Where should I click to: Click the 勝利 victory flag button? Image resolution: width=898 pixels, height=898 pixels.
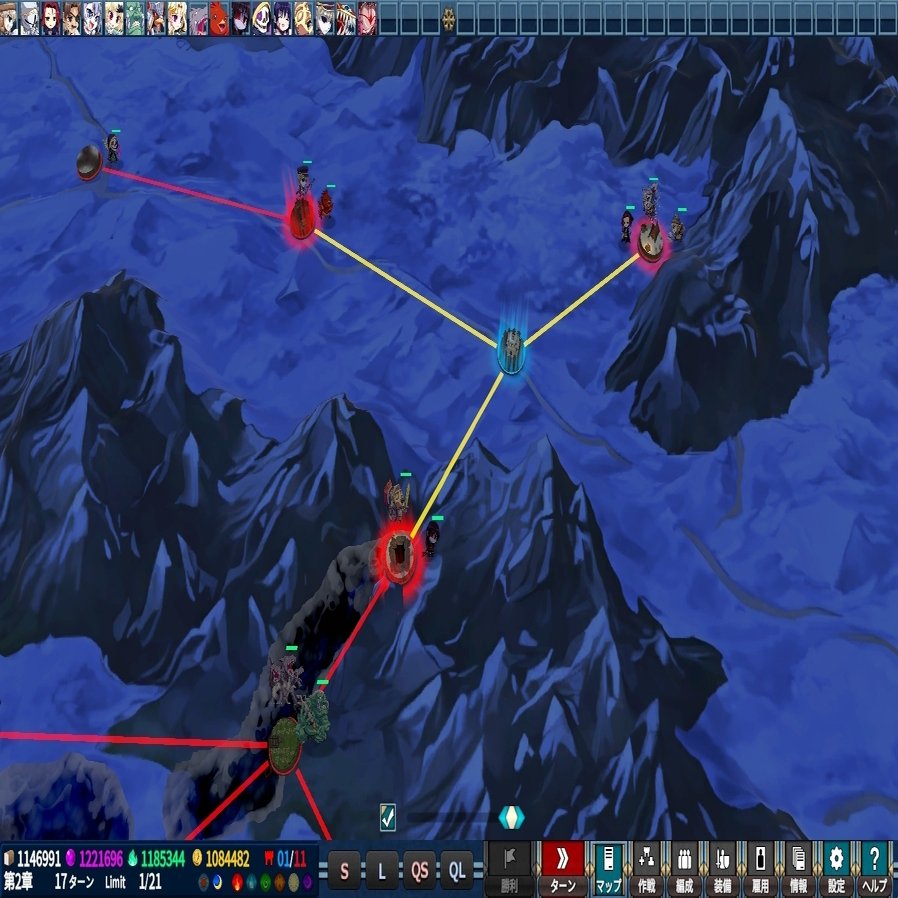point(510,867)
